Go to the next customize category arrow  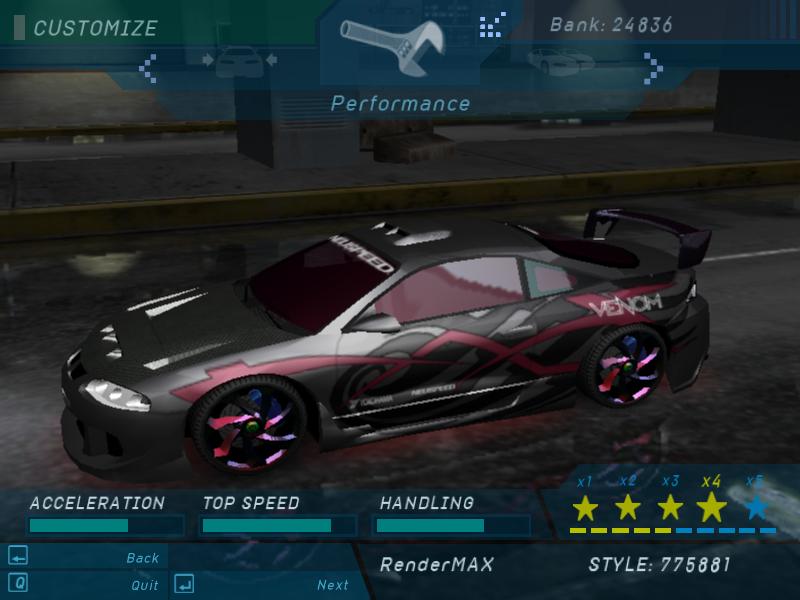click(x=654, y=68)
